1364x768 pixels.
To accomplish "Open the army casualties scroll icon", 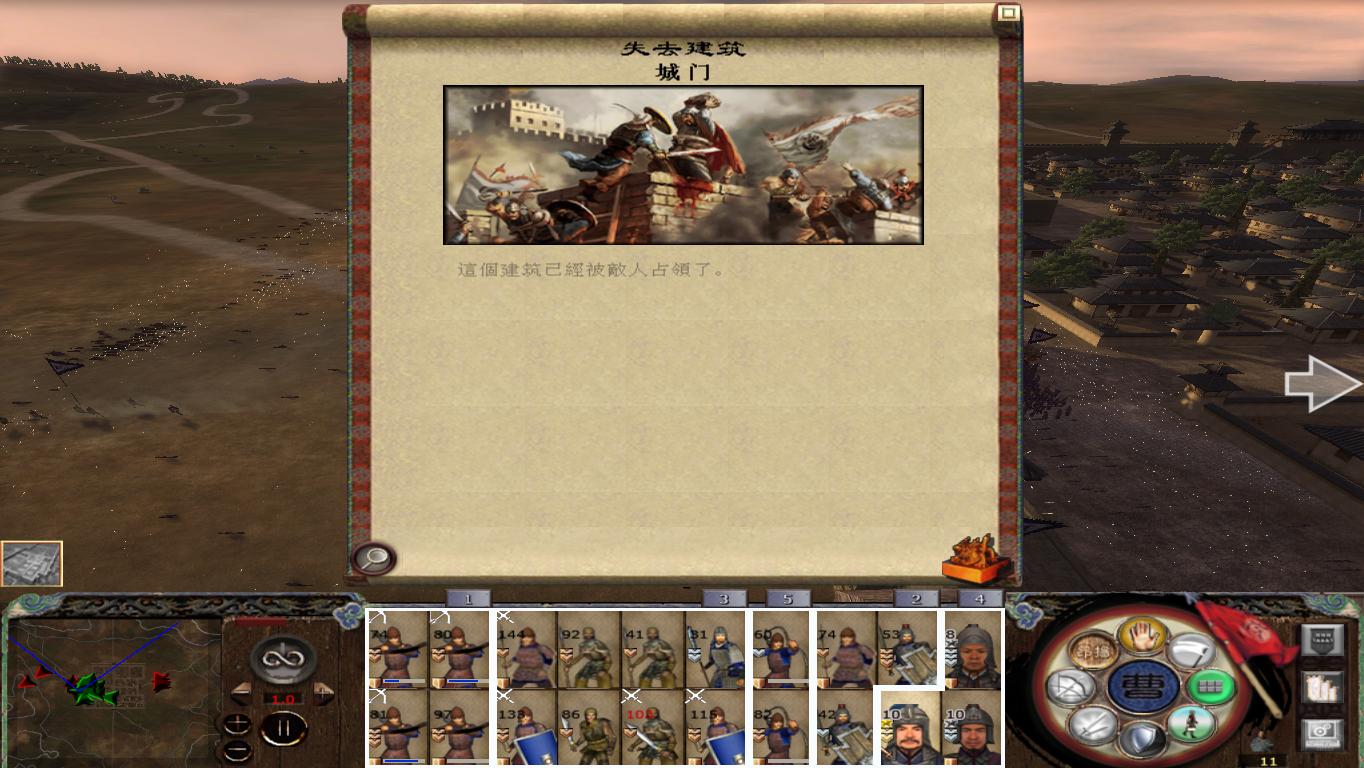I will click(1322, 687).
